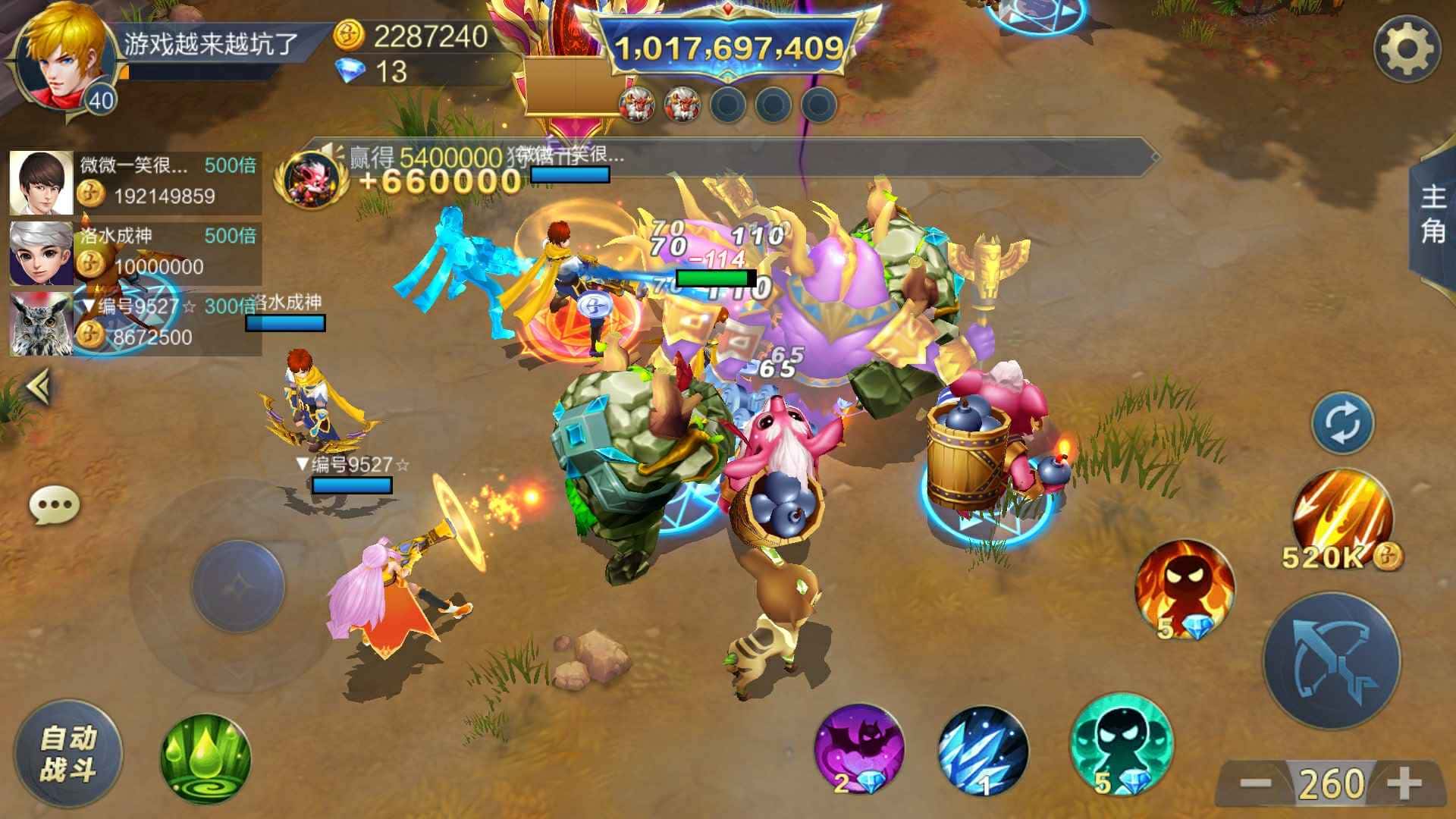Increase the bet with the plus button

point(1405,783)
